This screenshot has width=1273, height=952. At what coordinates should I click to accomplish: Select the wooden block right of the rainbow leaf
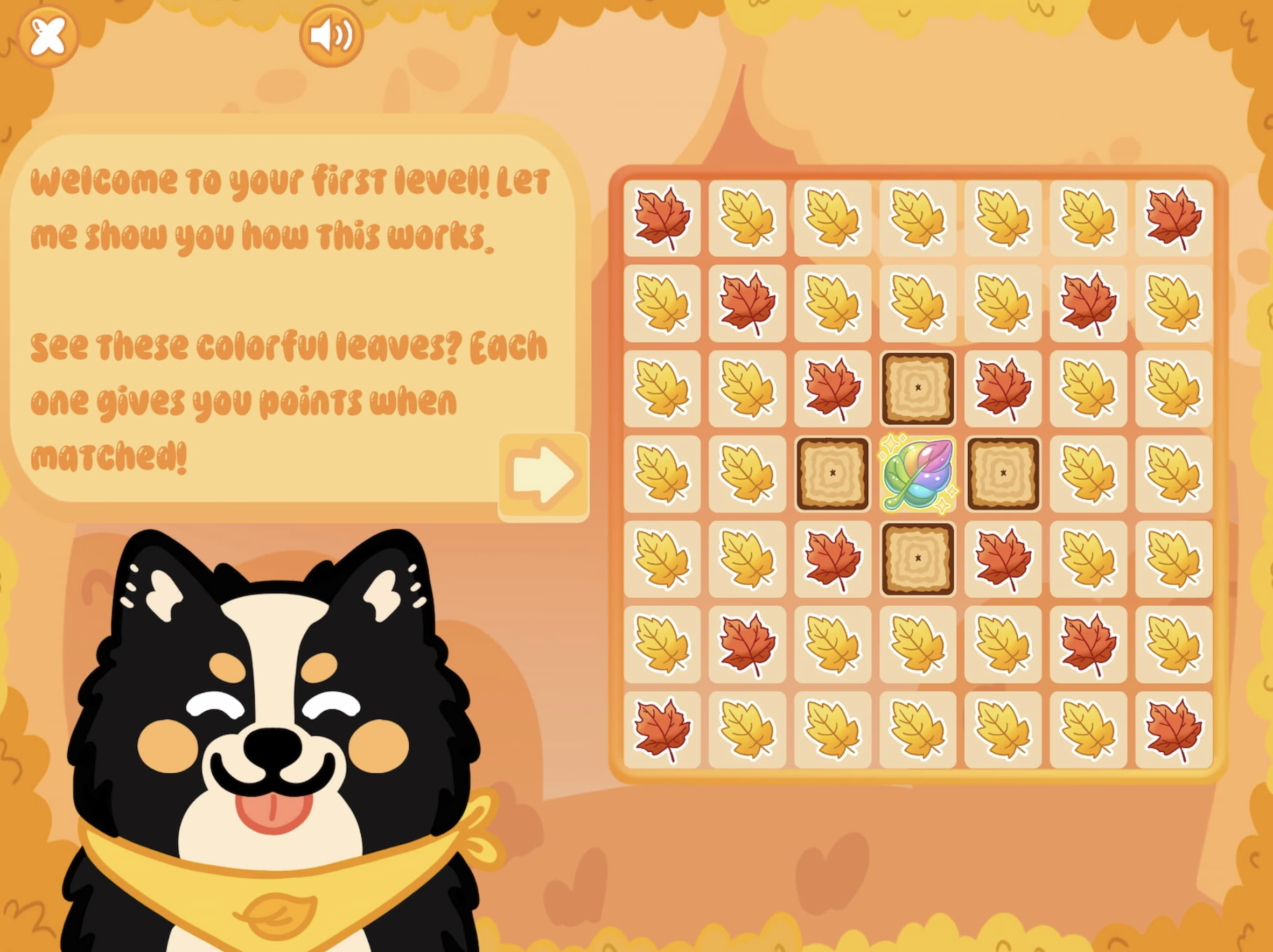[x=1003, y=474]
